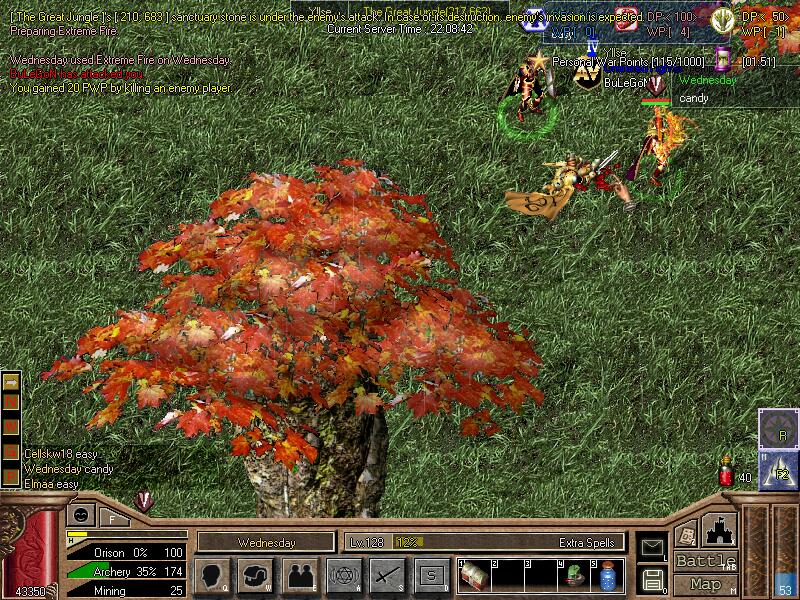Click the floppy disk save button
Screen dimensions: 800x600
pos(651,579)
